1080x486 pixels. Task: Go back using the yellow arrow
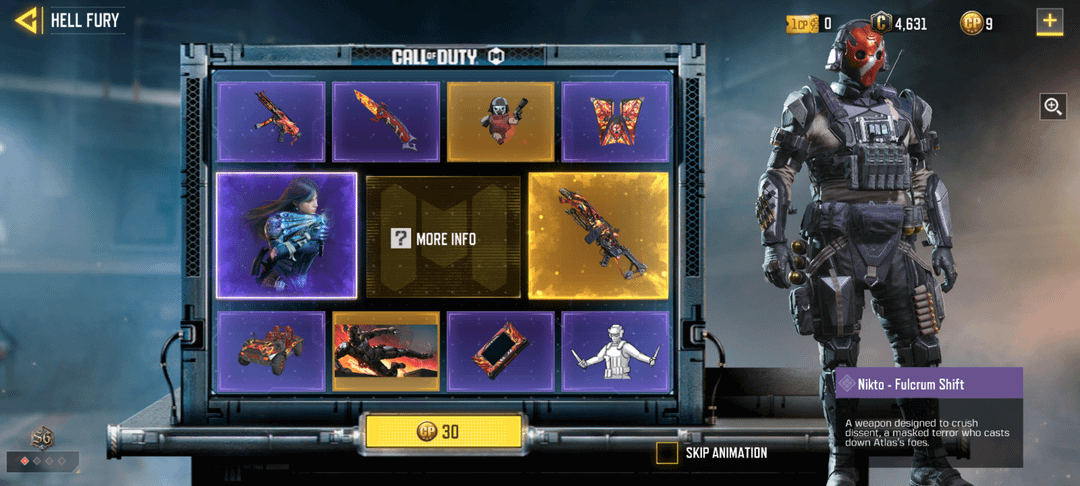click(x=27, y=20)
